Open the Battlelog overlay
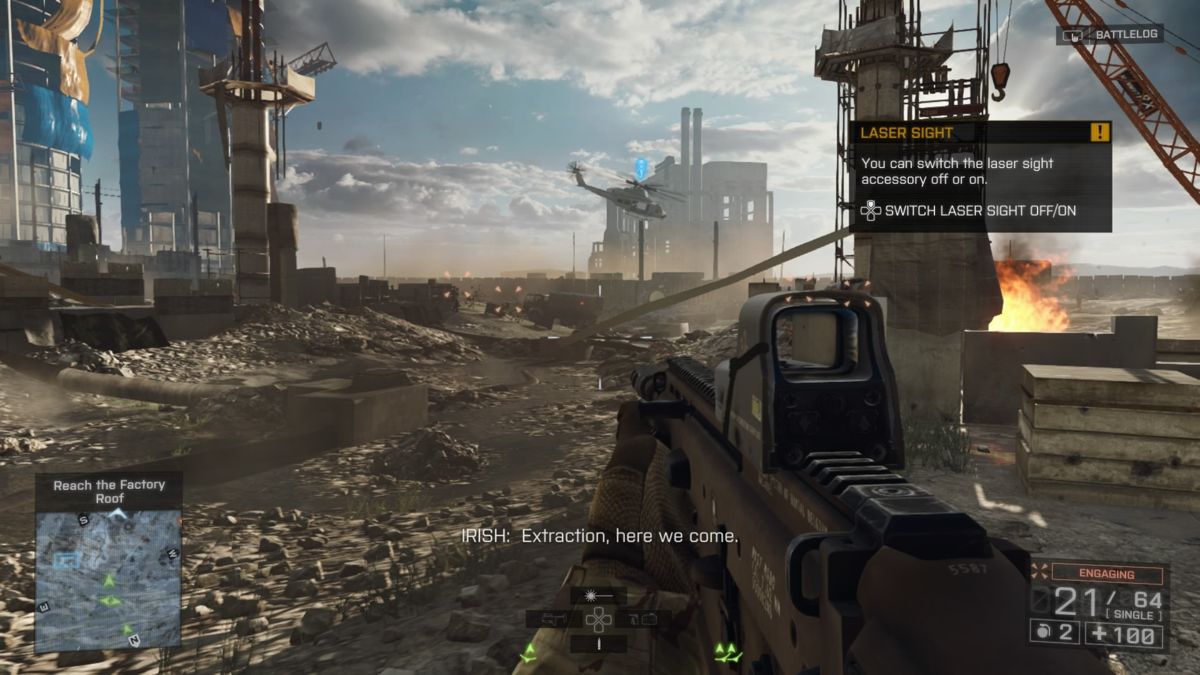This screenshot has width=1200, height=675. (x=1109, y=34)
